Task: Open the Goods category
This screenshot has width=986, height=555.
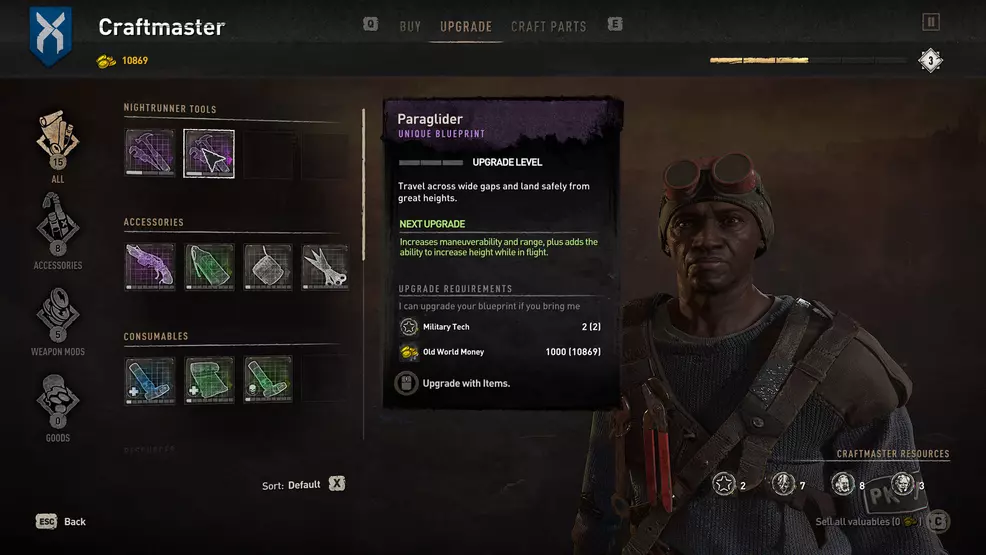Action: [57, 405]
